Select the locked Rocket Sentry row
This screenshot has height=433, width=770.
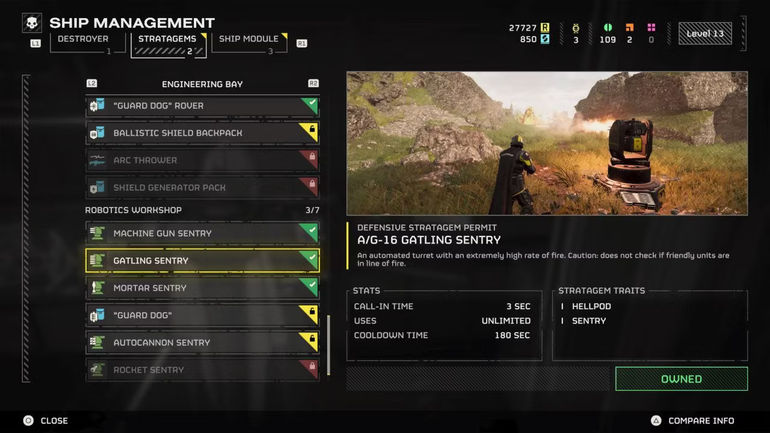202,370
